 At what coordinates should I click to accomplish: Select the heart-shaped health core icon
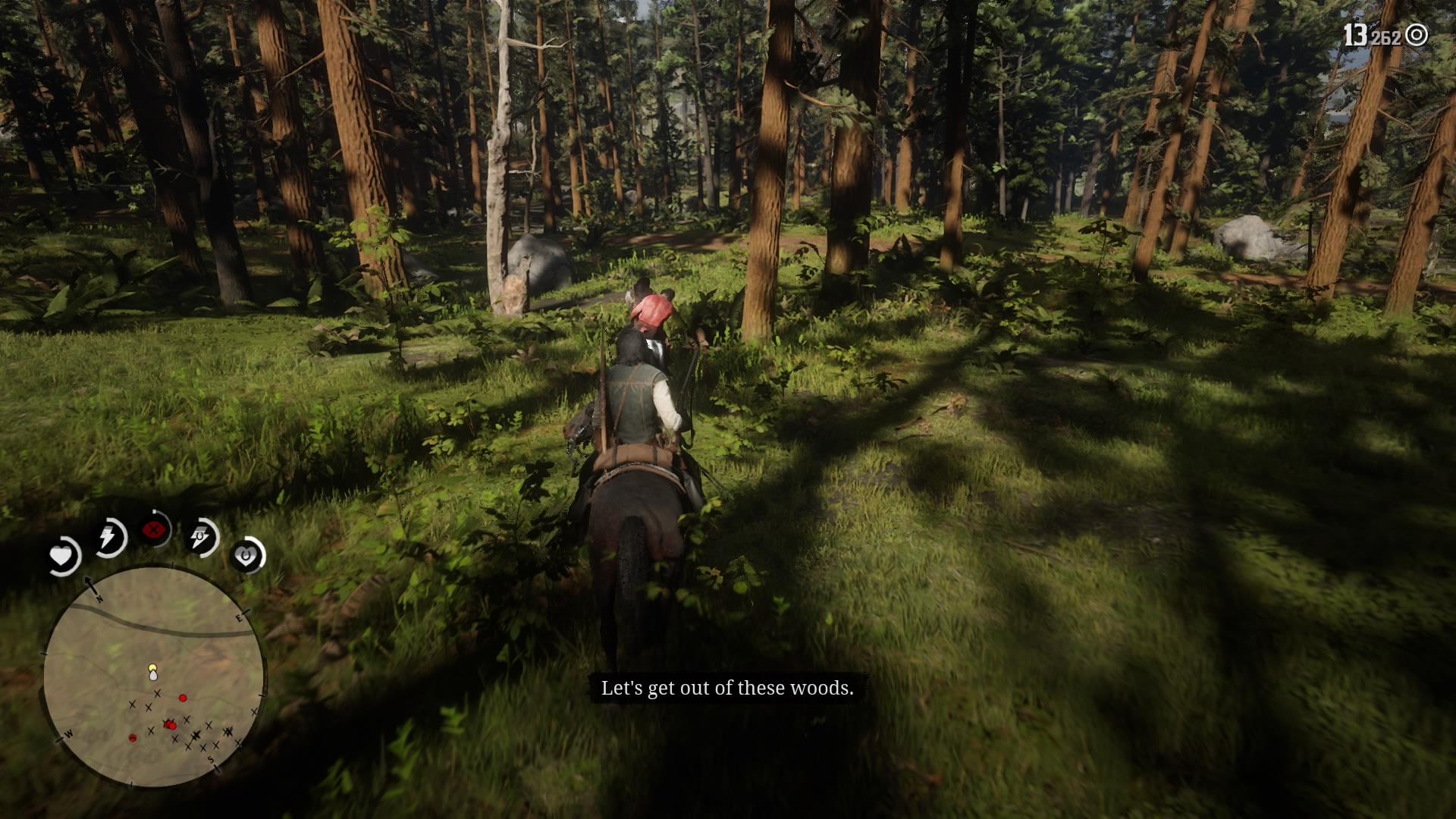(x=62, y=557)
